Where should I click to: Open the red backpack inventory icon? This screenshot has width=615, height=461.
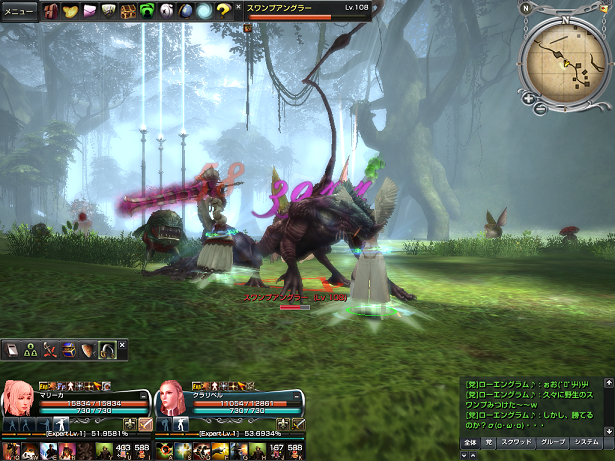click(50, 12)
